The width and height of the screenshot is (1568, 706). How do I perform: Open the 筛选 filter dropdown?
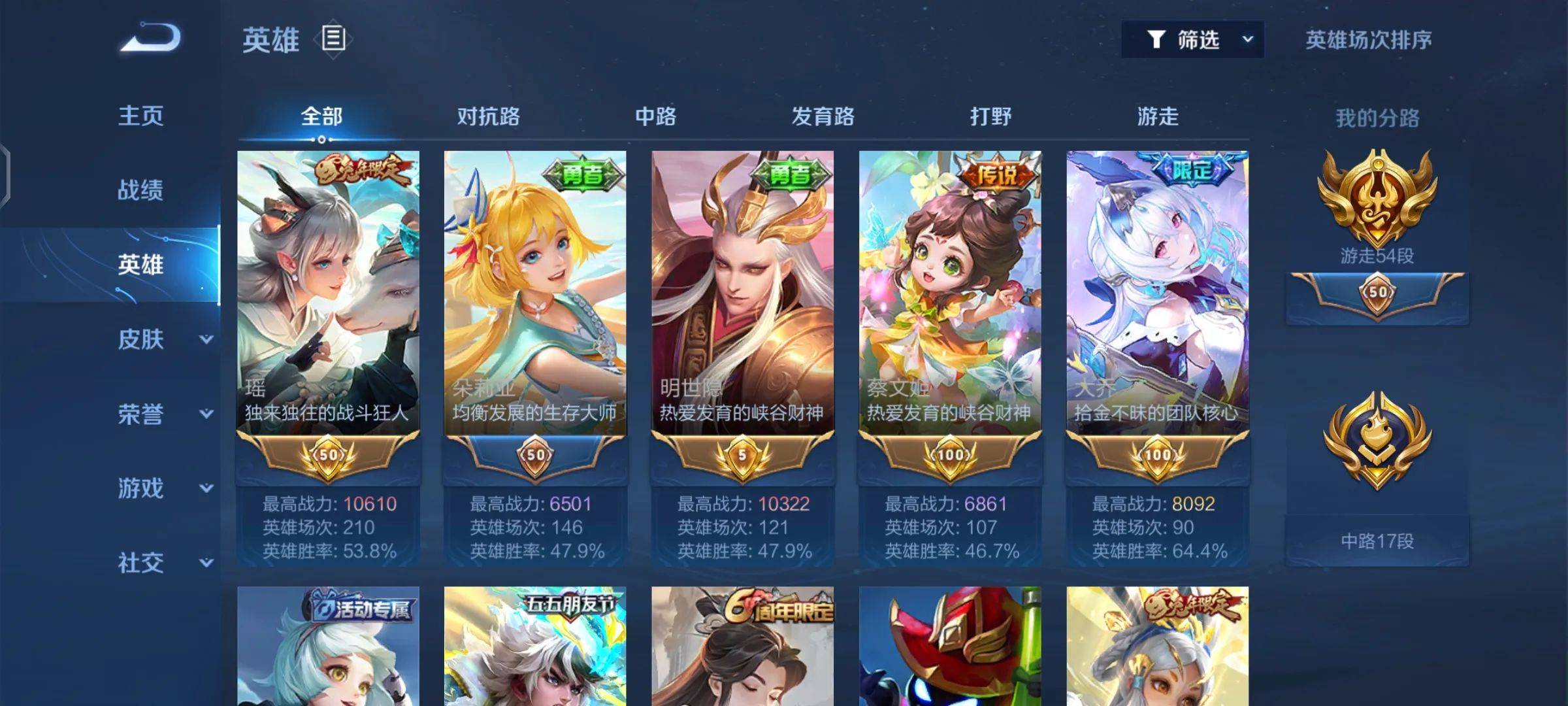[1192, 40]
